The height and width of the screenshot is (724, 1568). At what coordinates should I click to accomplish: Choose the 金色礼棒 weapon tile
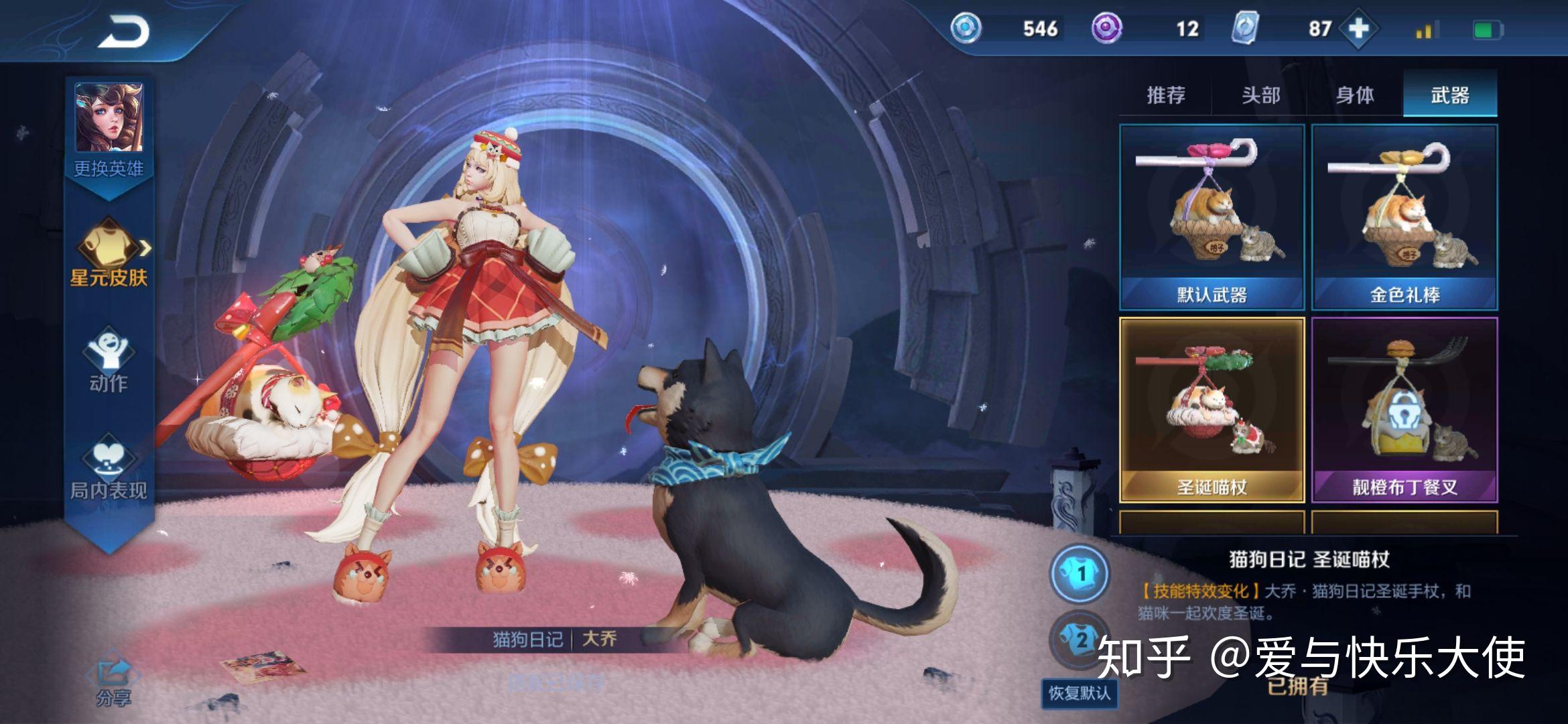point(1404,217)
